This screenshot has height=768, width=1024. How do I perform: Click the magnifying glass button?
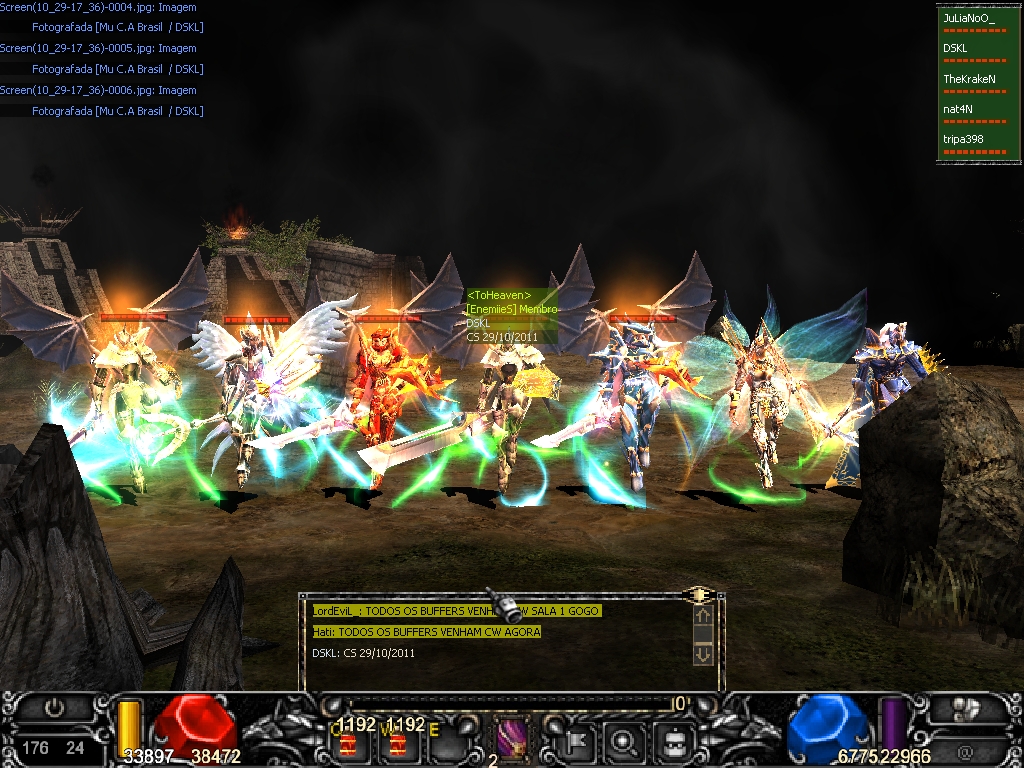624,742
